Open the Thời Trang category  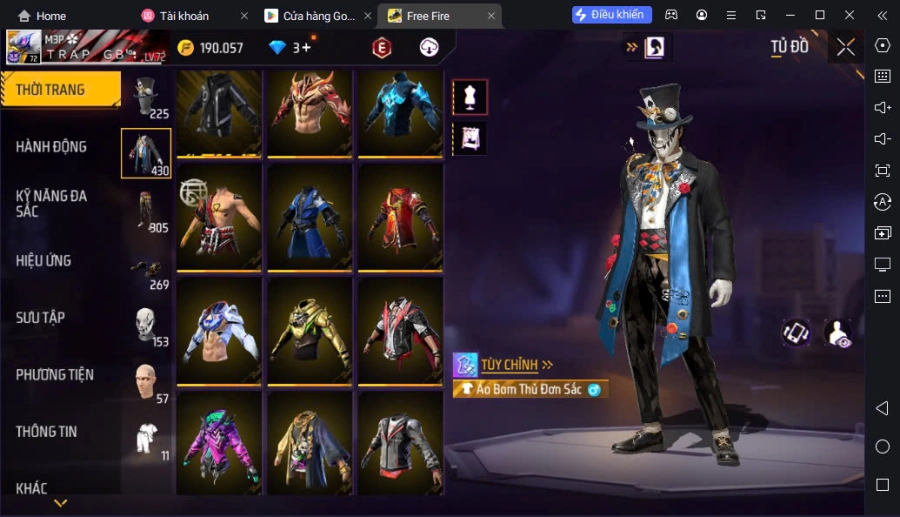58,90
